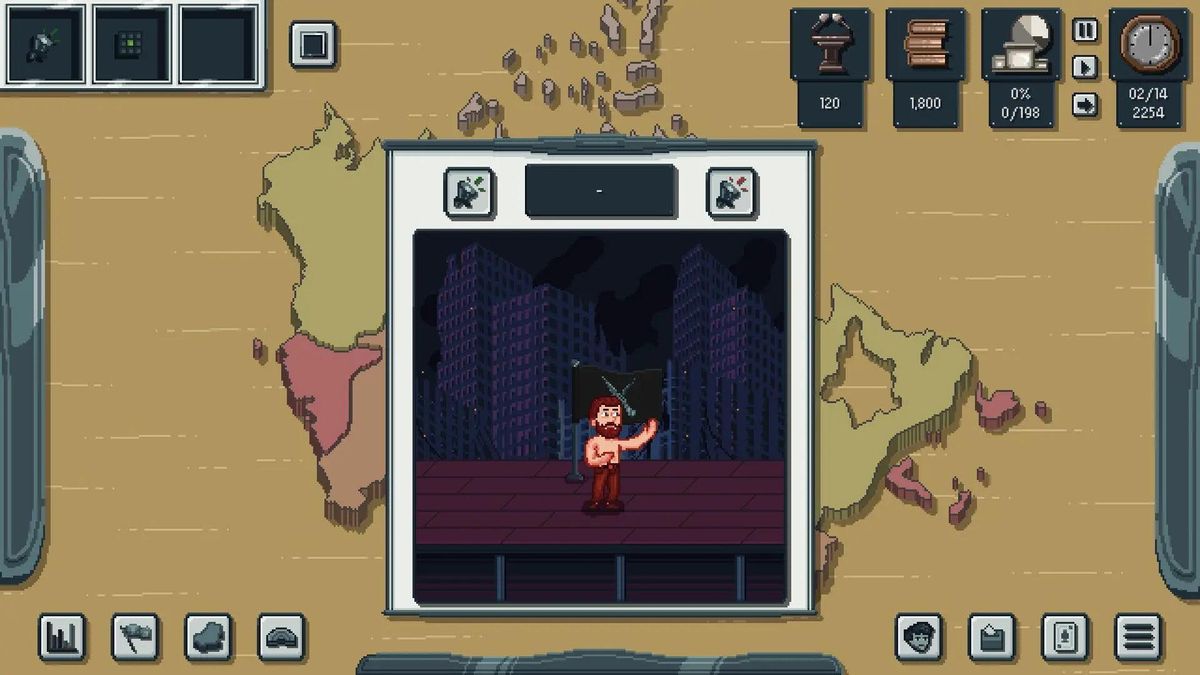Open the semicircle parliament icon

coord(282,637)
